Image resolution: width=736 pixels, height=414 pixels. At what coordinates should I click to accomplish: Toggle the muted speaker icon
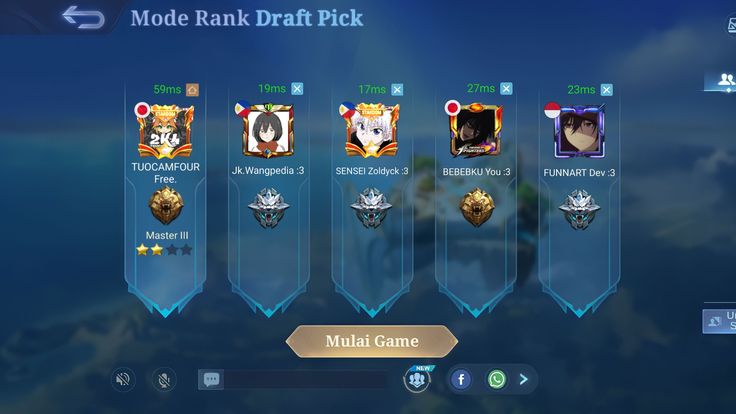123,379
